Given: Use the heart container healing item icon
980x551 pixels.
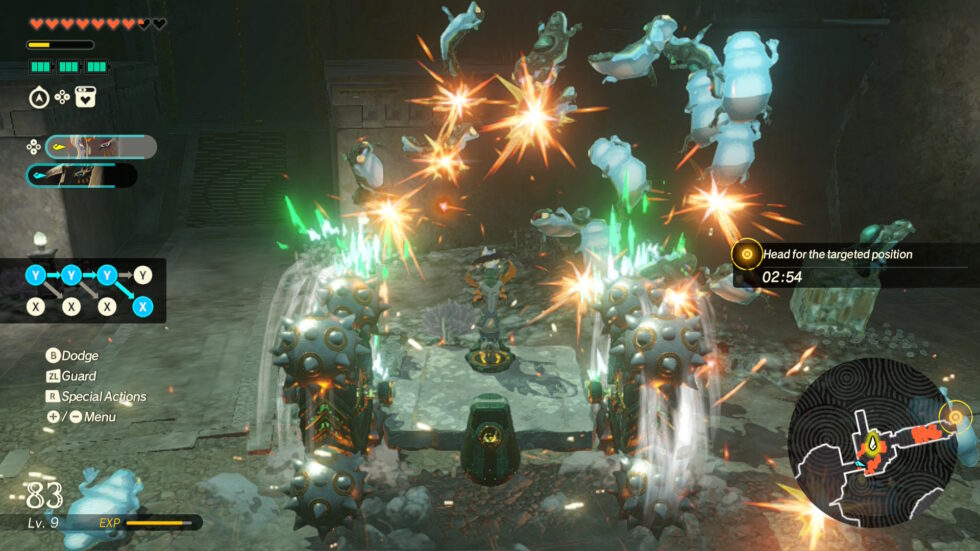Looking at the screenshot, I should [x=85, y=97].
